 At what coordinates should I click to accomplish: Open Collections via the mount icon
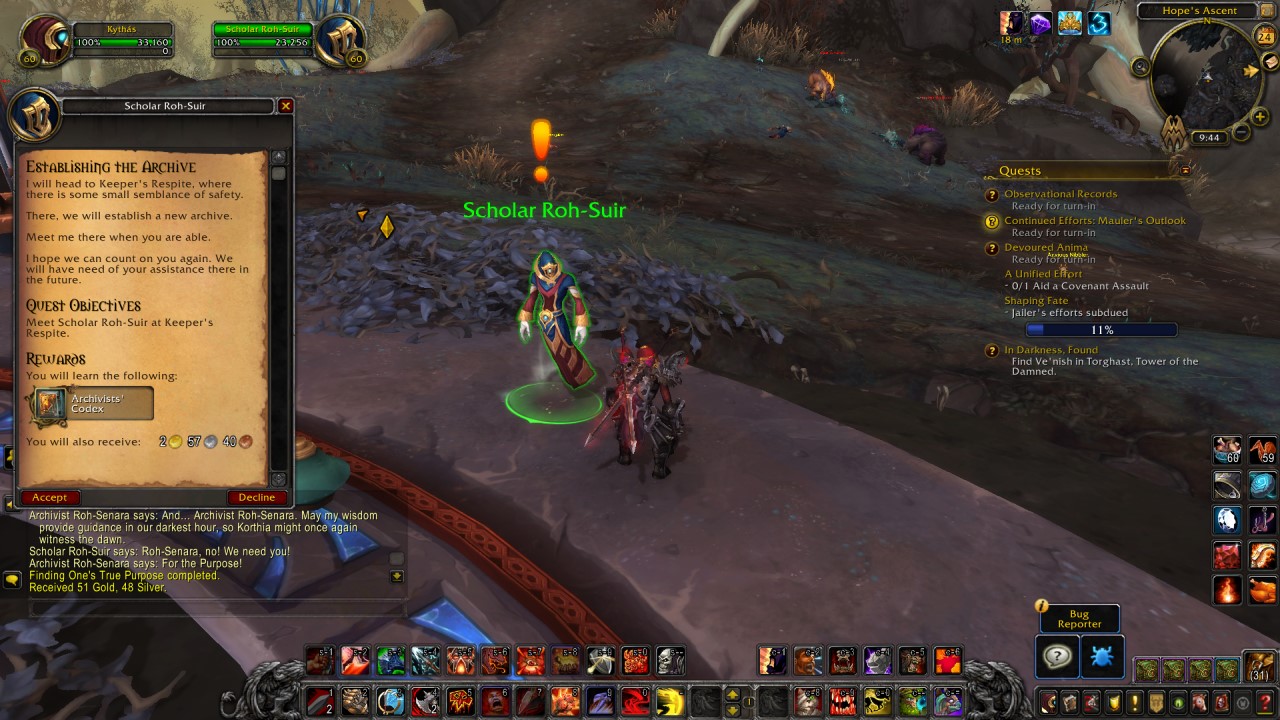pos(1198,700)
